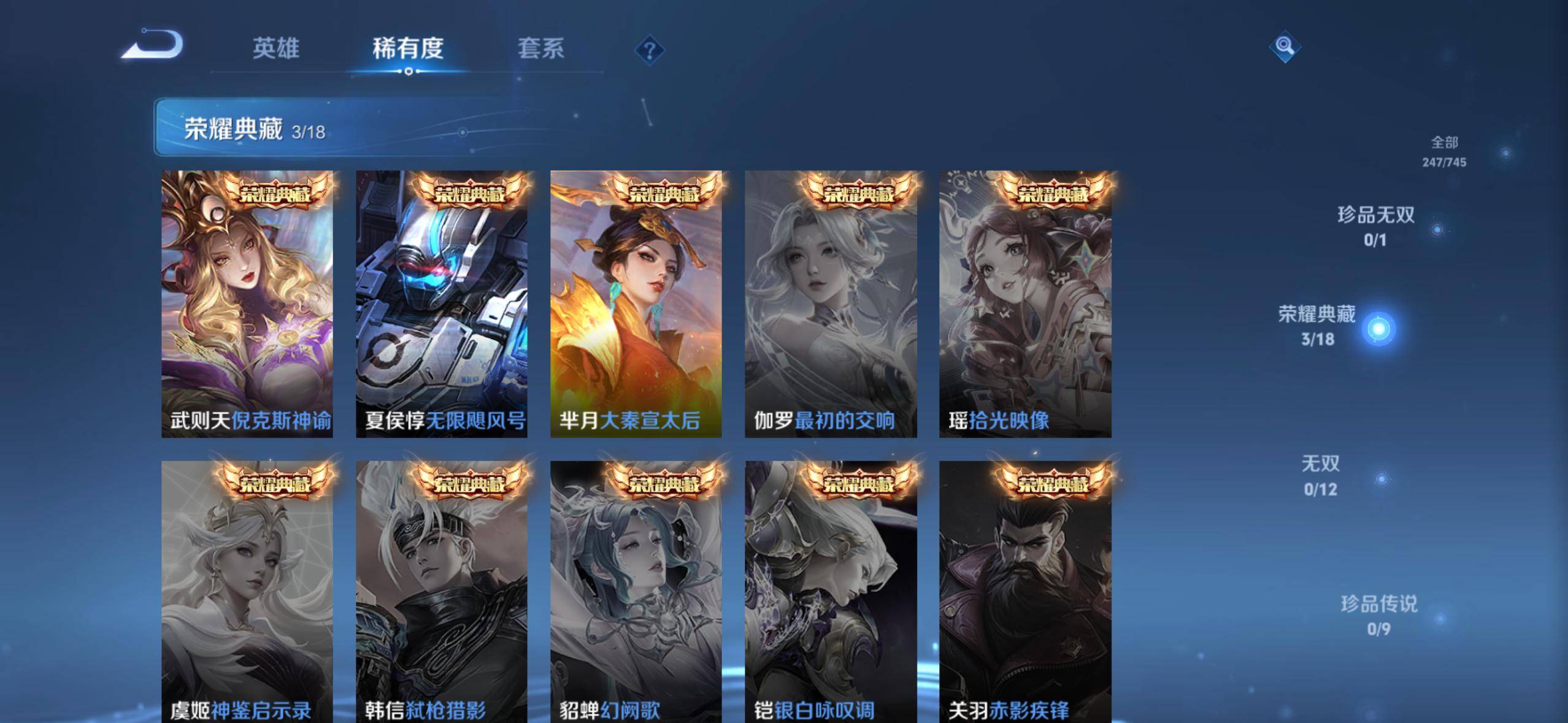1568x723 pixels.
Task: Open the 伽罗 最初的交响 skin
Action: tap(831, 304)
